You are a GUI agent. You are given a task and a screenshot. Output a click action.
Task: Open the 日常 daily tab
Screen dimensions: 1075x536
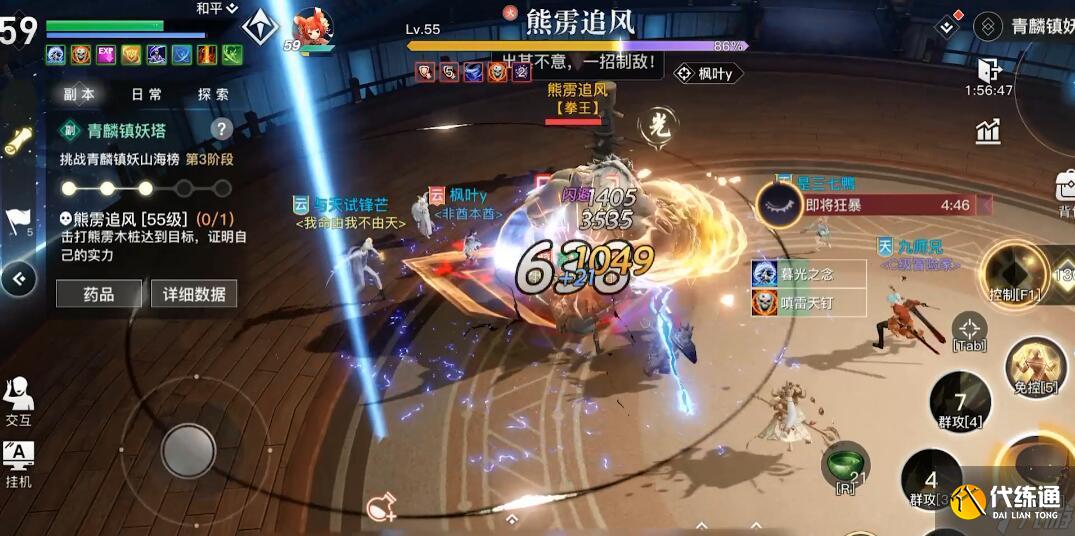pyautogui.click(x=147, y=95)
